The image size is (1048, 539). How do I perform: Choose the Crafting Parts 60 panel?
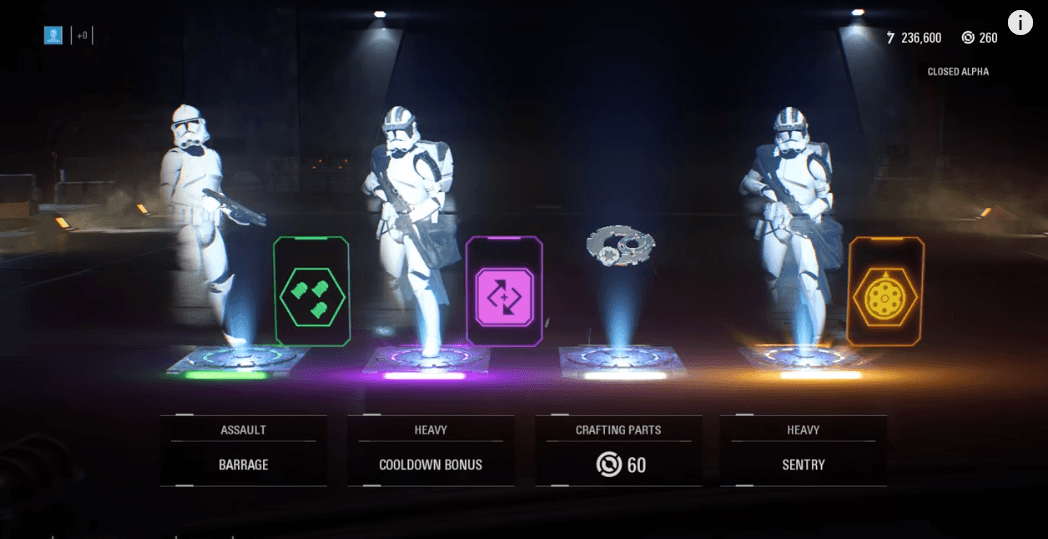coord(618,451)
